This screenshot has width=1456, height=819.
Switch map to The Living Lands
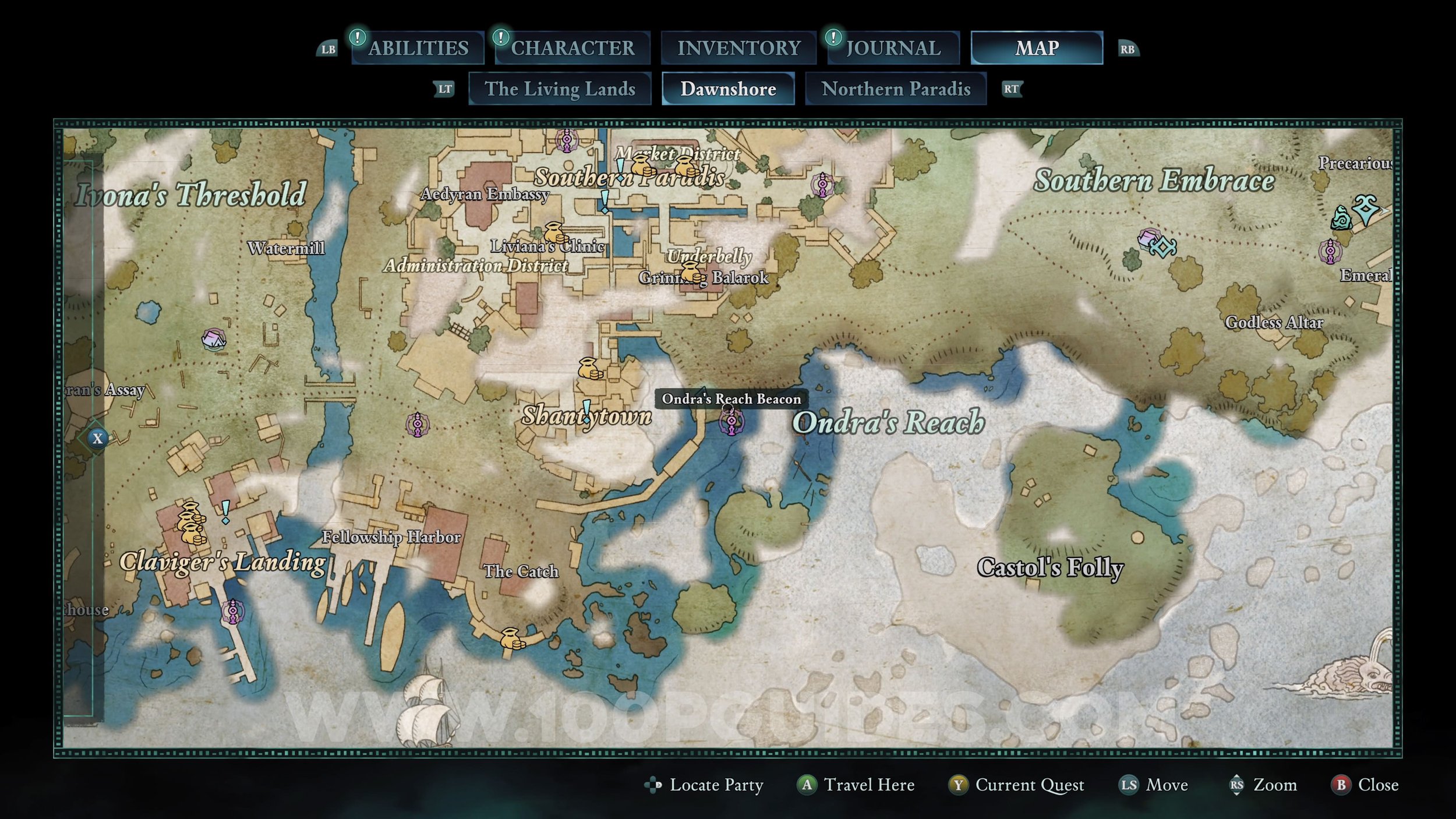pos(560,89)
